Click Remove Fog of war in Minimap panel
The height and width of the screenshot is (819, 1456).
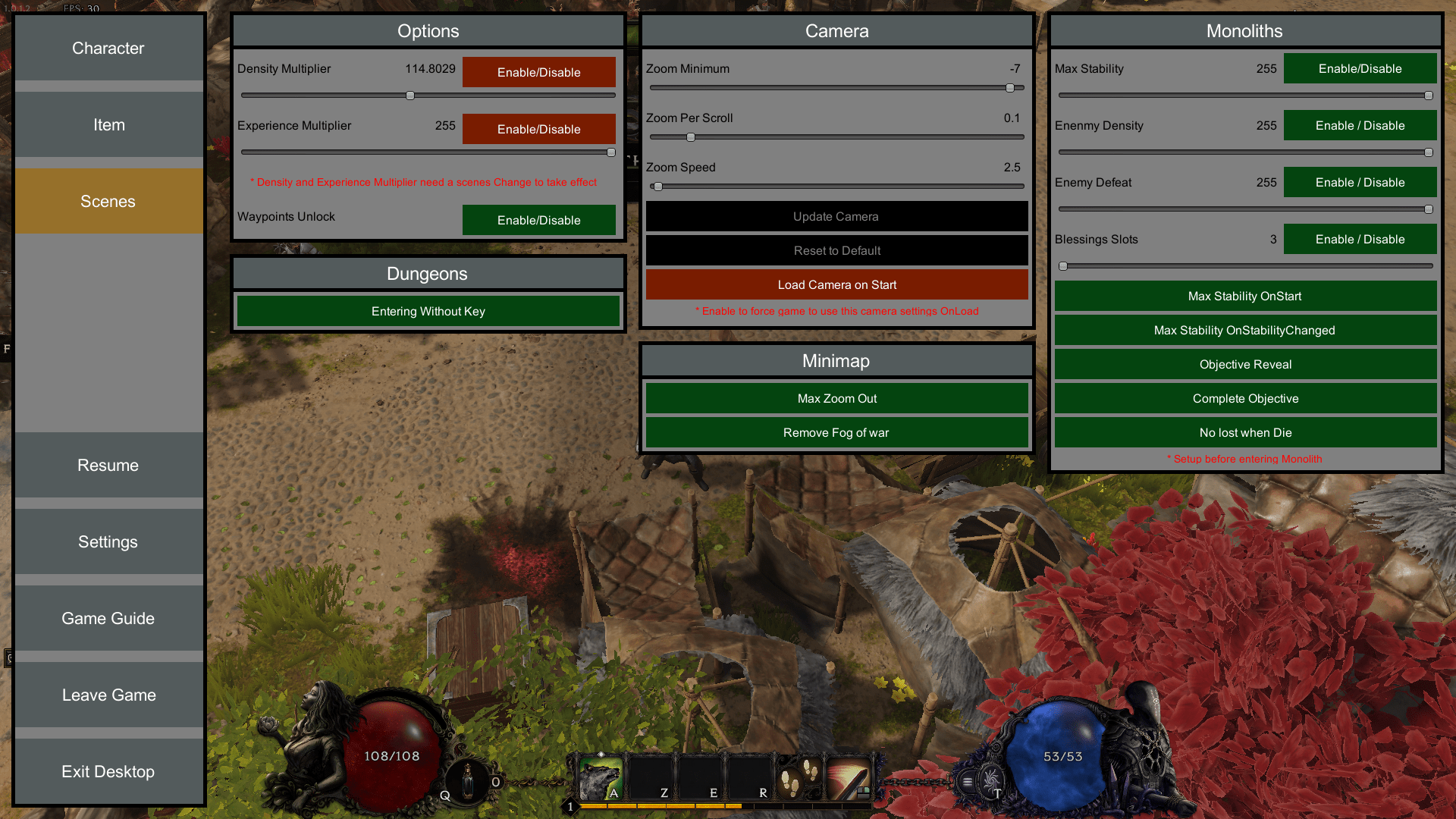(836, 432)
